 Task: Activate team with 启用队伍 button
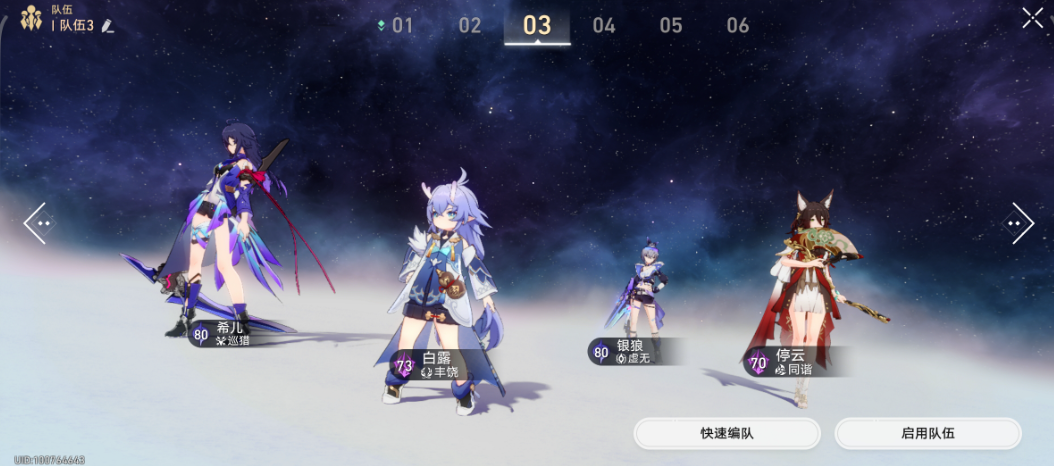[928, 434]
